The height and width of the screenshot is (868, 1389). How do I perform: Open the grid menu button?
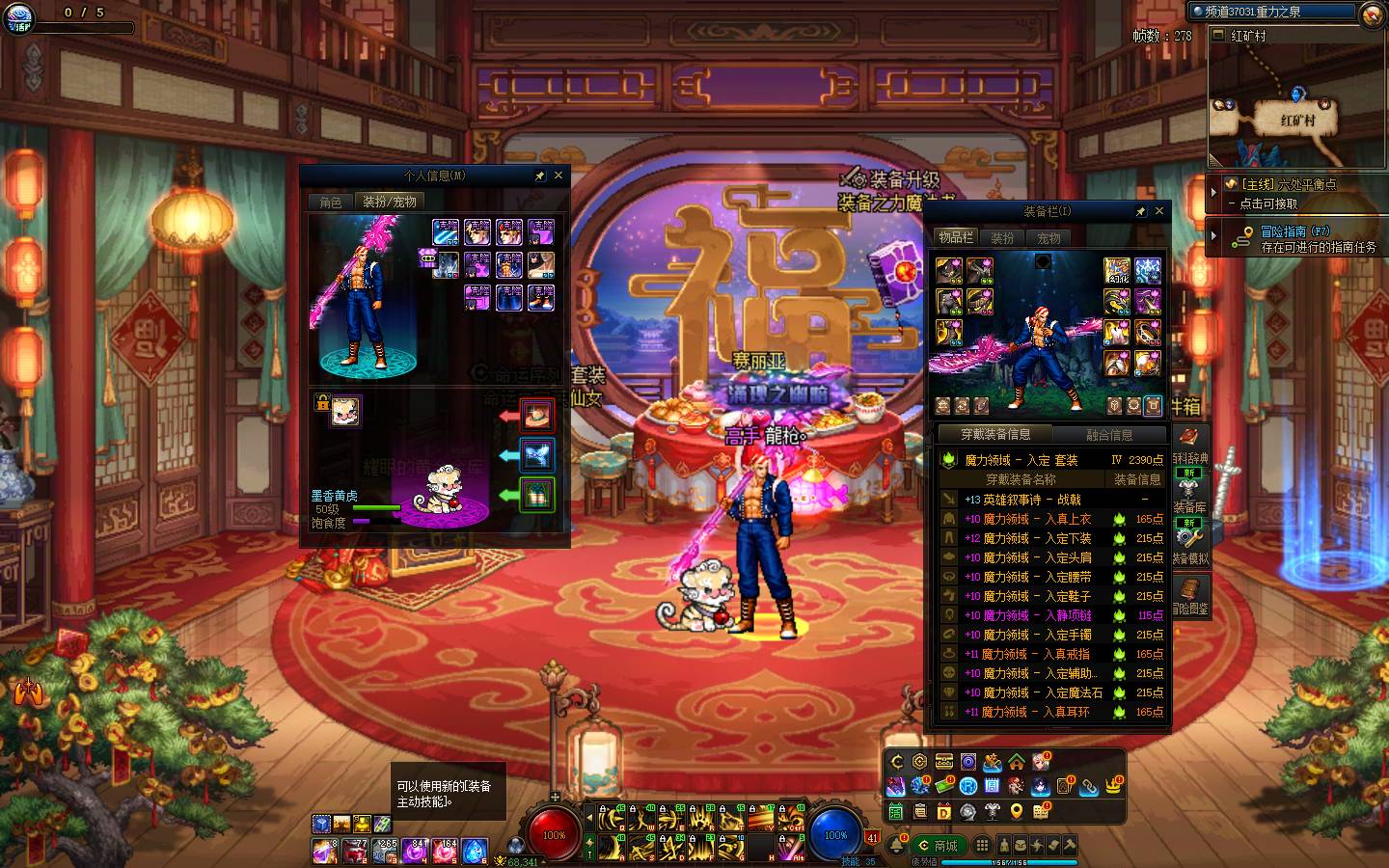click(x=982, y=846)
